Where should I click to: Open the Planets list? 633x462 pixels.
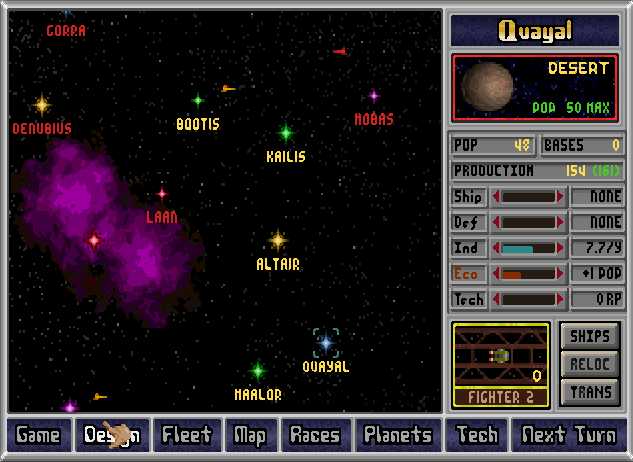[398, 435]
